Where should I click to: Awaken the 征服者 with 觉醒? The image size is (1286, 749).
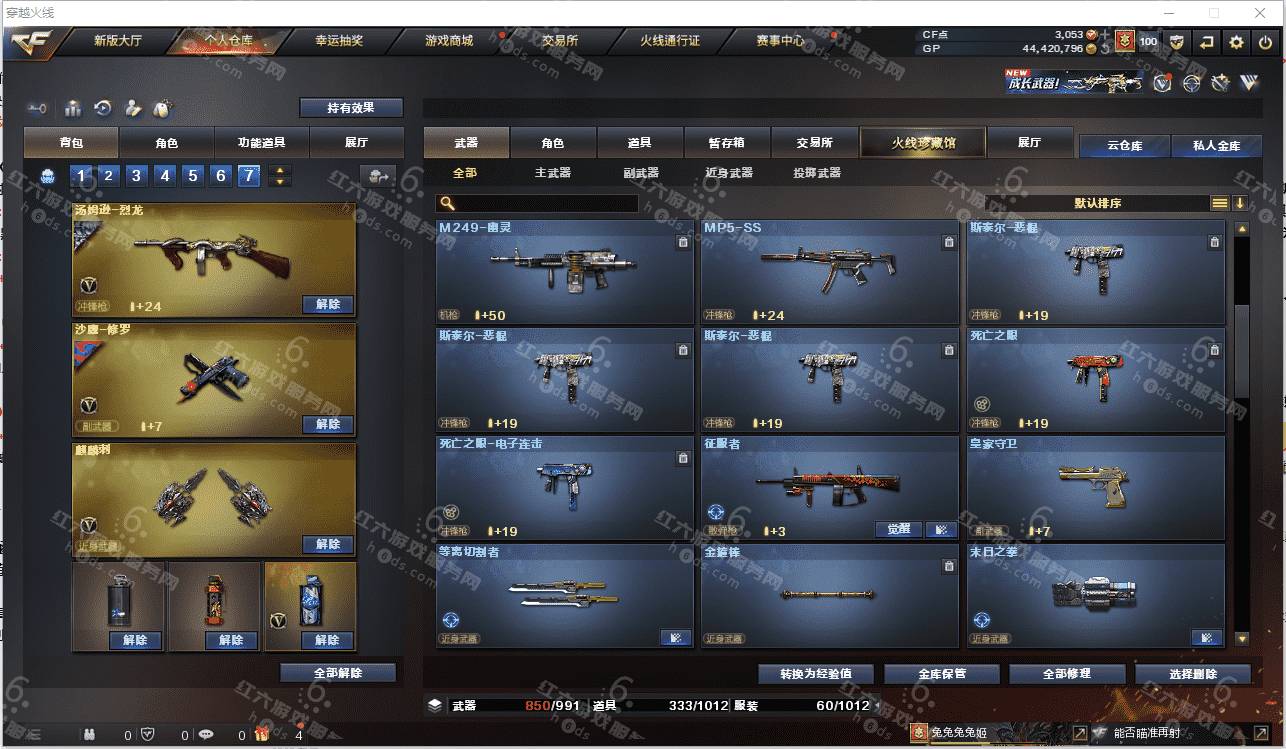click(898, 529)
